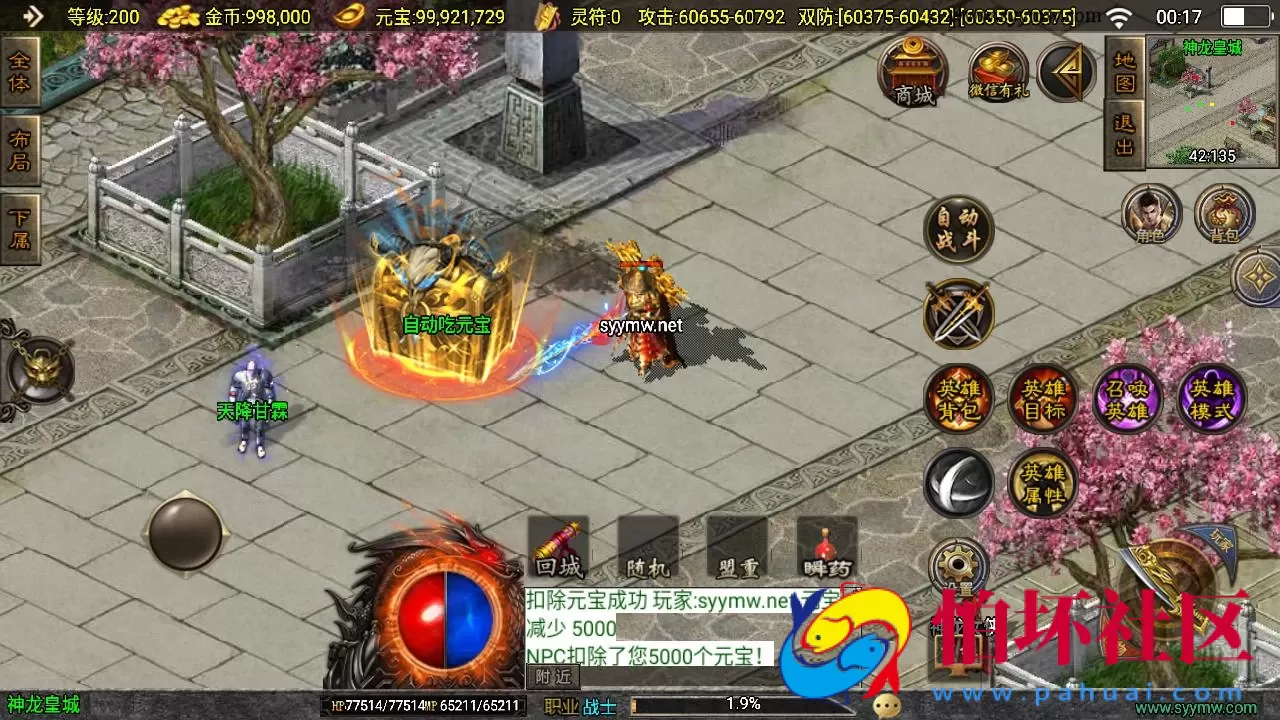Open the 英雄背包 hero bag icon
Screen dimensions: 1280x720
958,398
